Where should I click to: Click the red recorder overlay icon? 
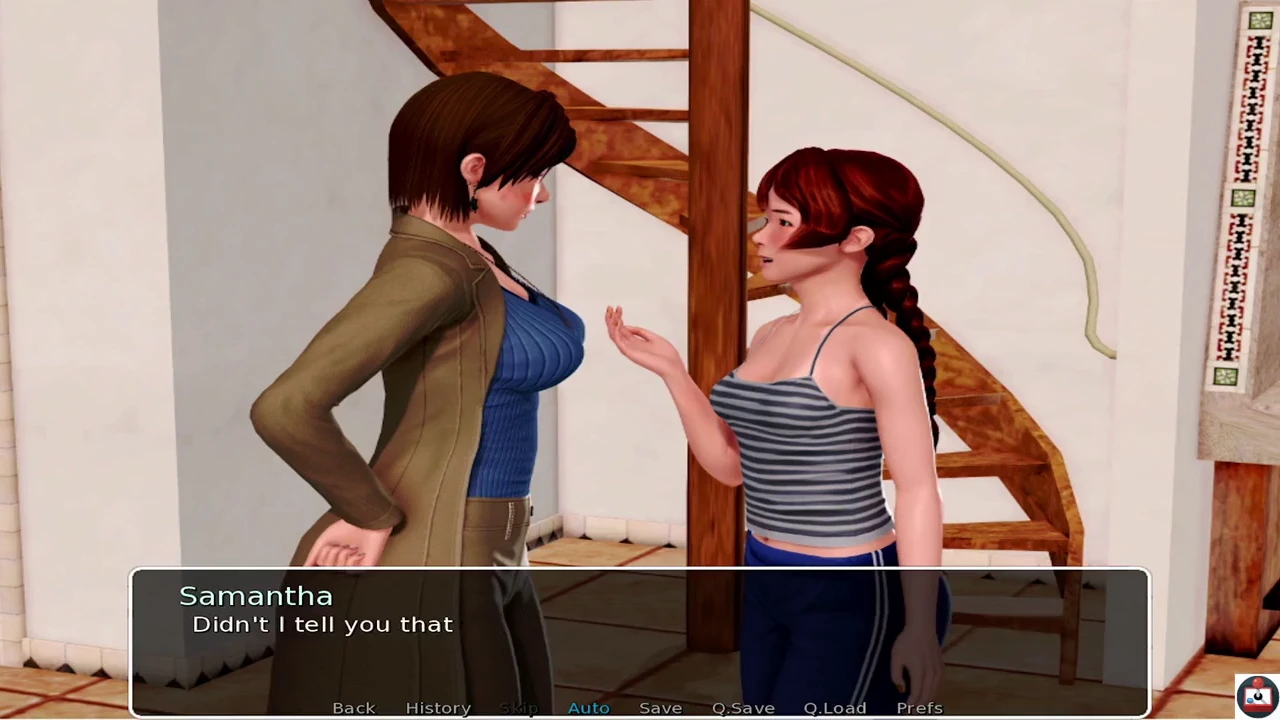1257,695
